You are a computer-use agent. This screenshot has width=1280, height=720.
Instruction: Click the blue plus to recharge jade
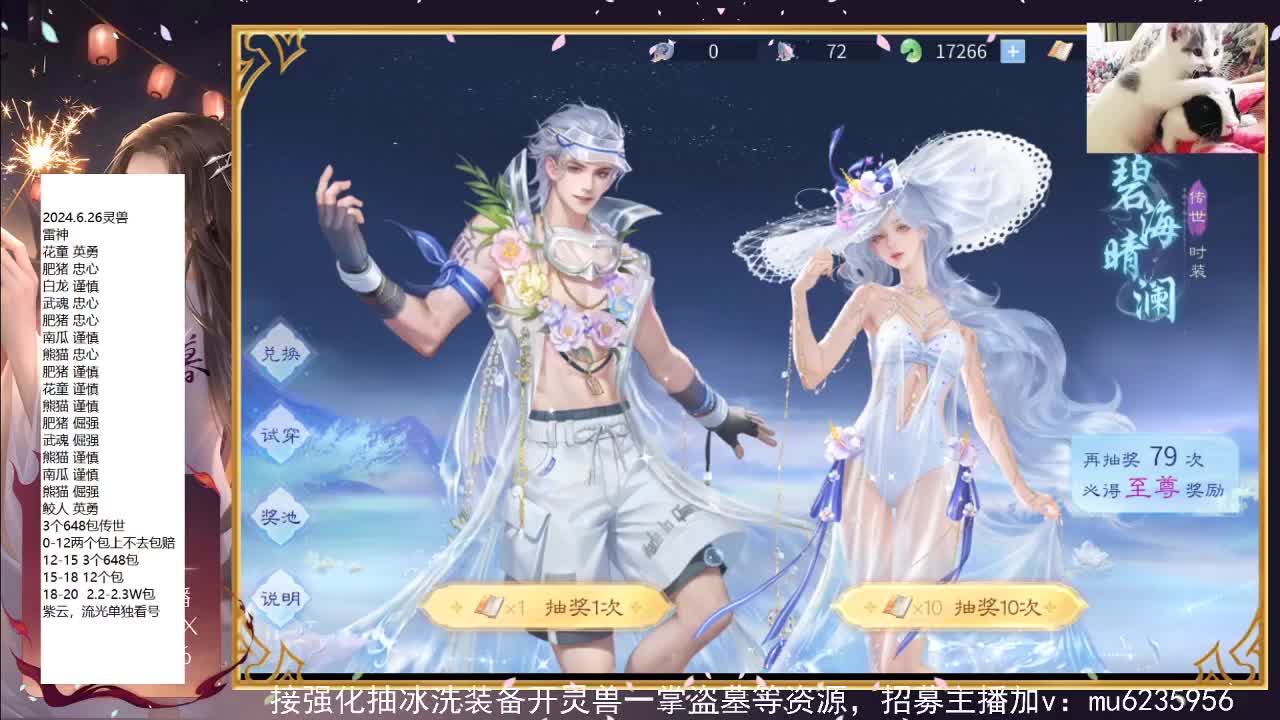pos(1014,50)
